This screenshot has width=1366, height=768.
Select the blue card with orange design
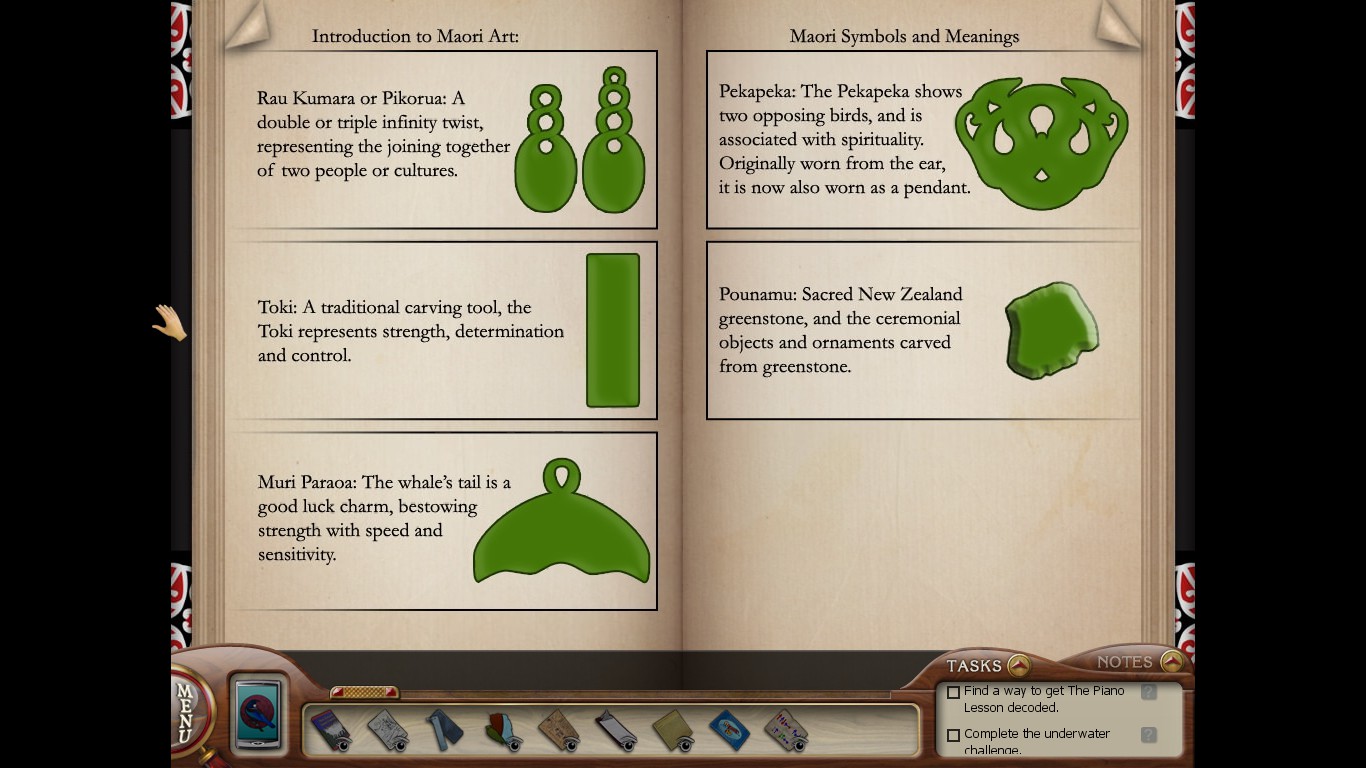click(x=729, y=729)
